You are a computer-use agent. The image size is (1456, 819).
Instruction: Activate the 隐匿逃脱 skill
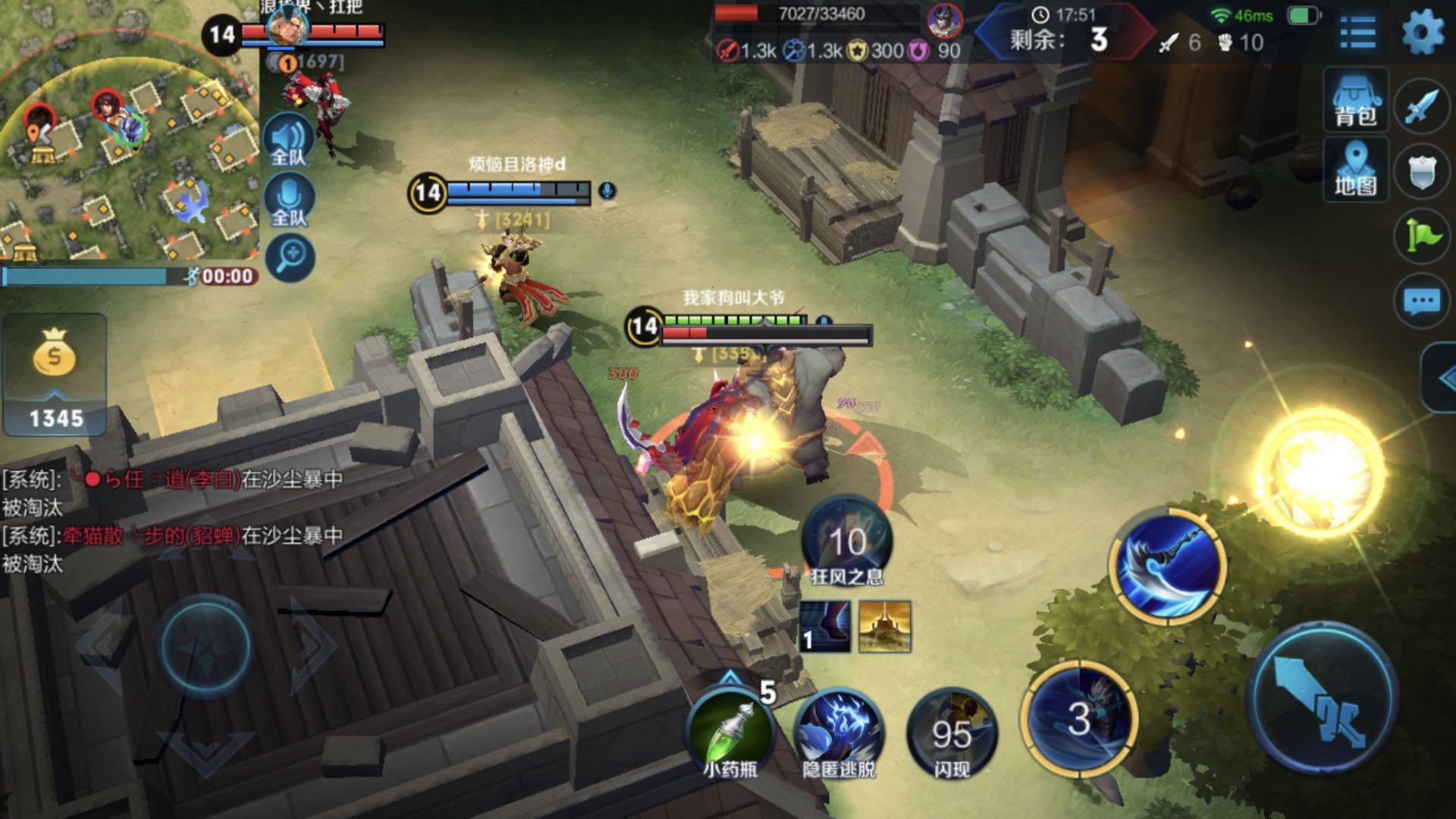click(x=839, y=732)
